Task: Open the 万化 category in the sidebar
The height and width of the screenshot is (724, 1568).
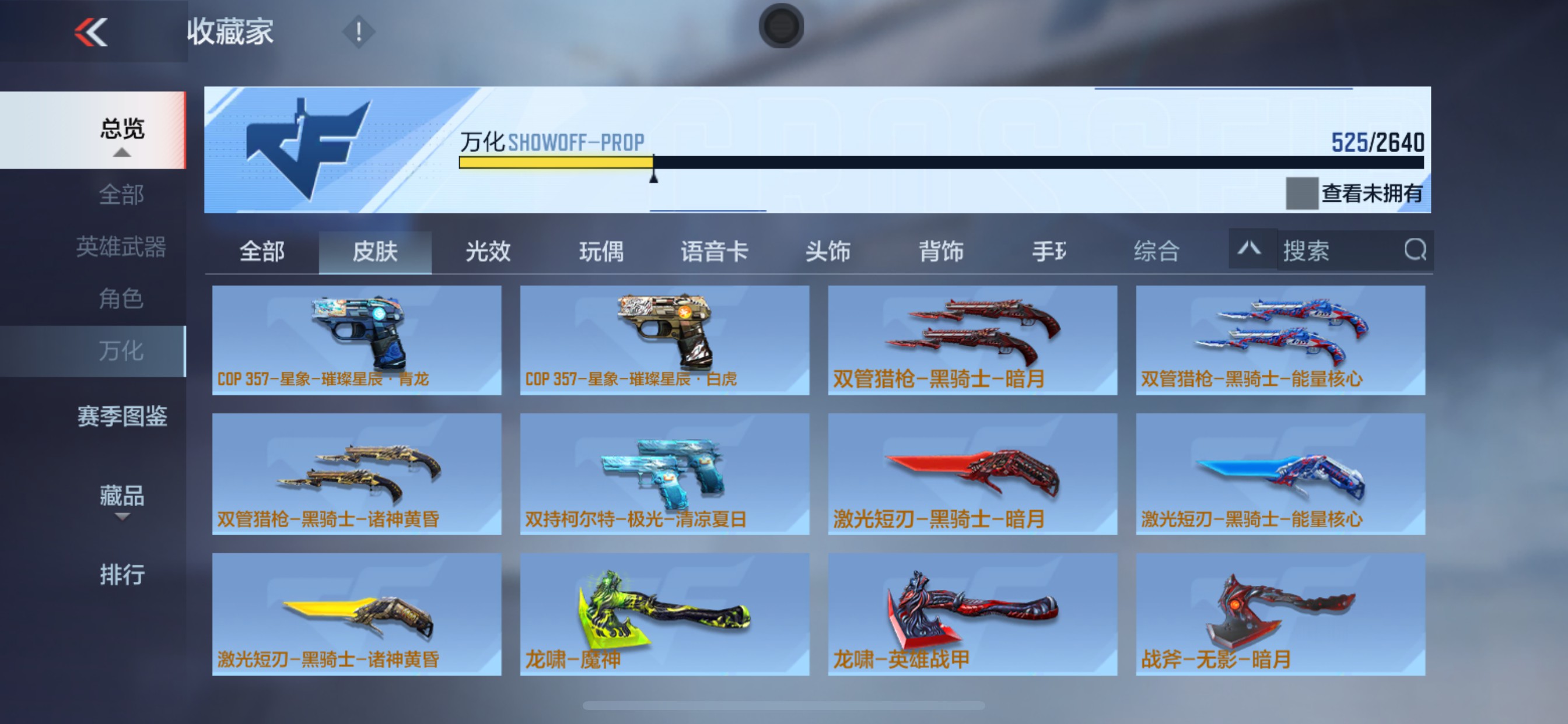Action: (122, 352)
